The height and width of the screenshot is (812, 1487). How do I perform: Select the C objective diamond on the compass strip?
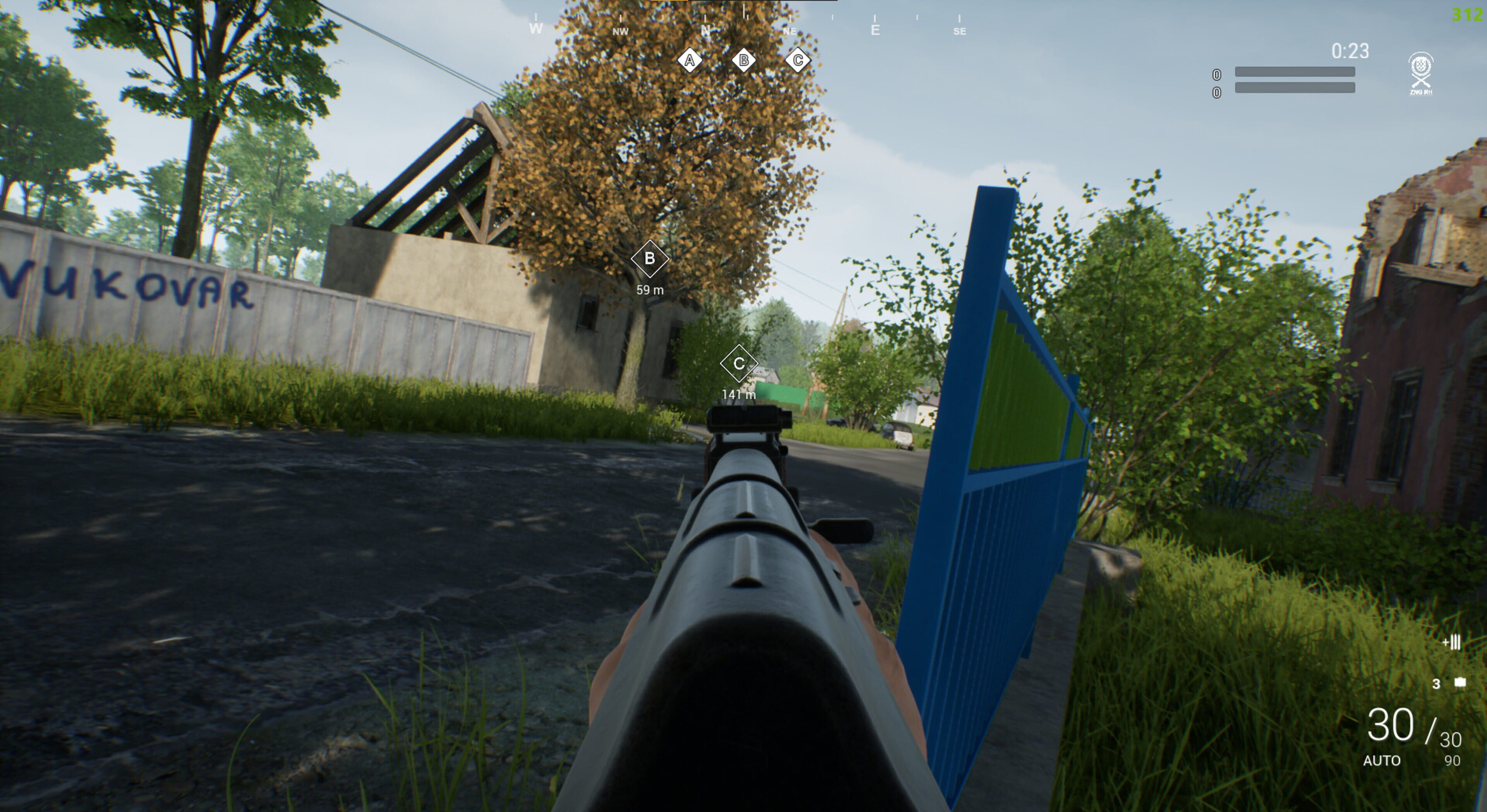799,60
